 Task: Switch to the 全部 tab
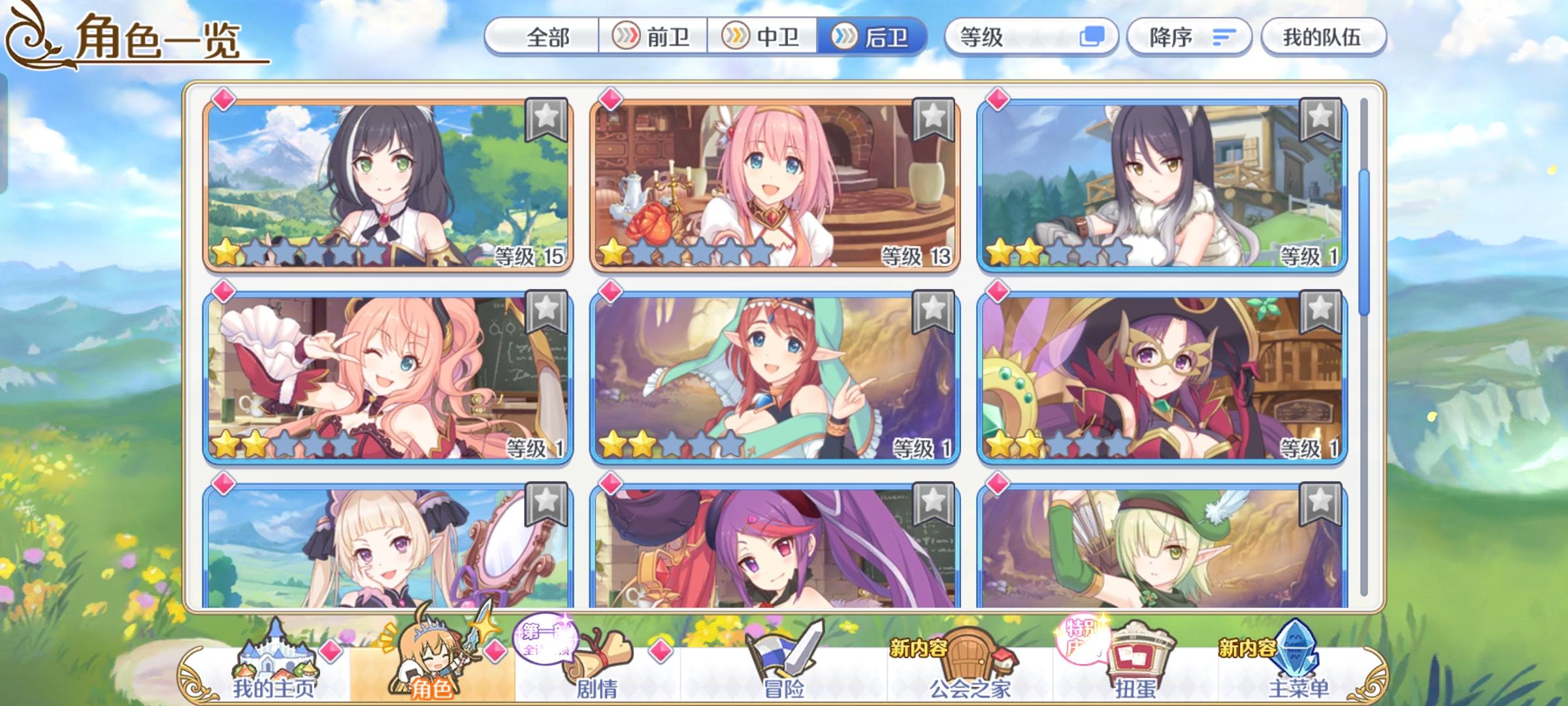[x=547, y=38]
